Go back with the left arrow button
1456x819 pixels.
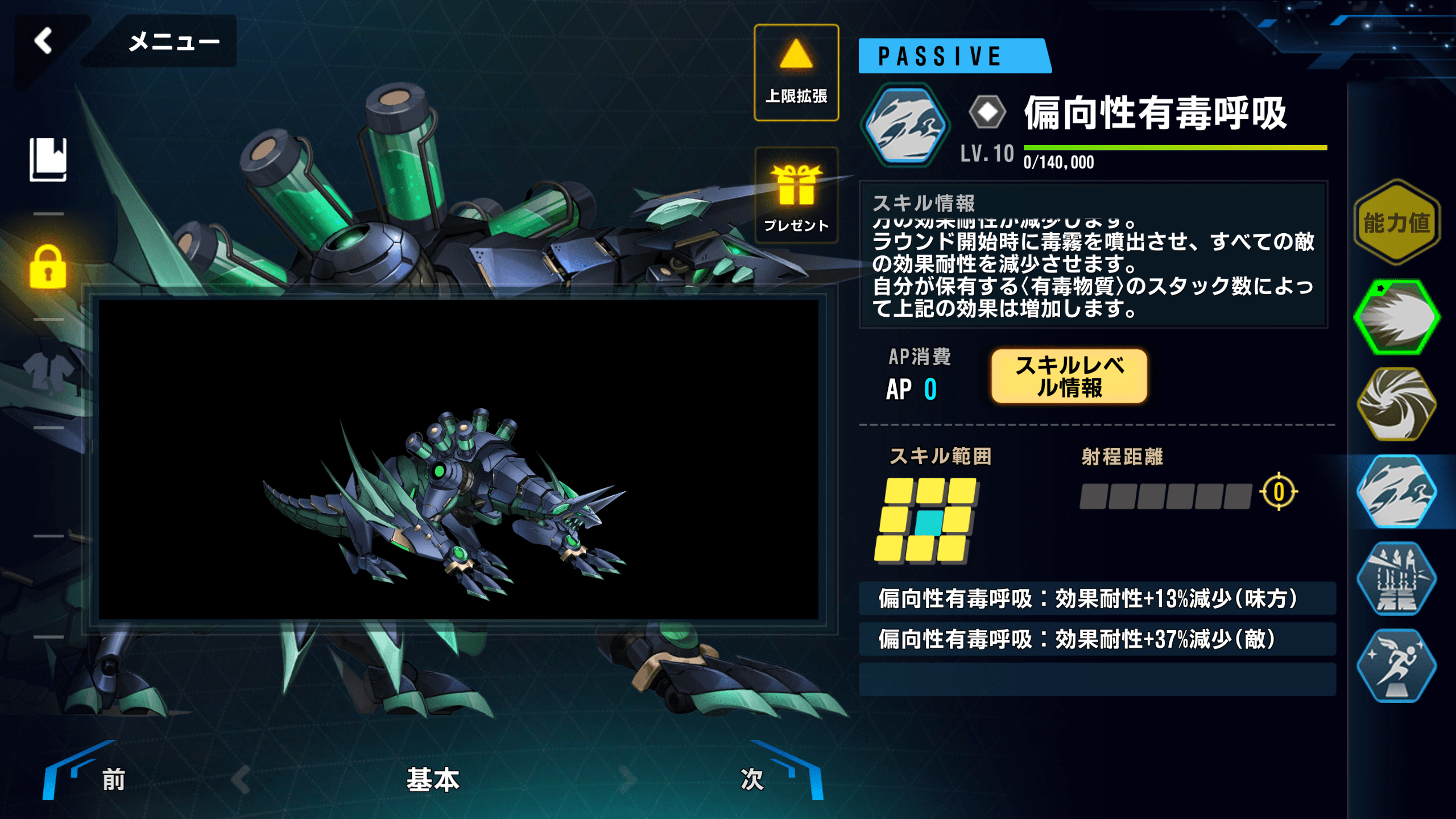click(x=44, y=42)
